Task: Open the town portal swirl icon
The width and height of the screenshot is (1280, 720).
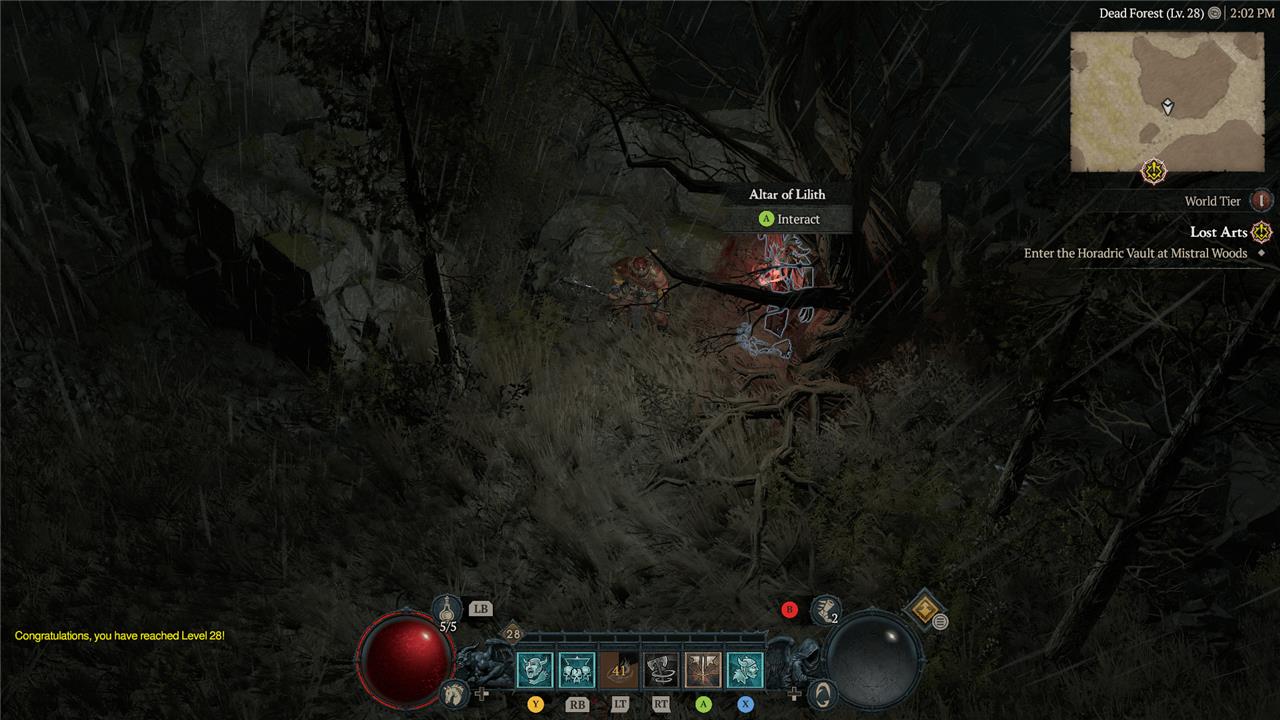Action: [822, 692]
